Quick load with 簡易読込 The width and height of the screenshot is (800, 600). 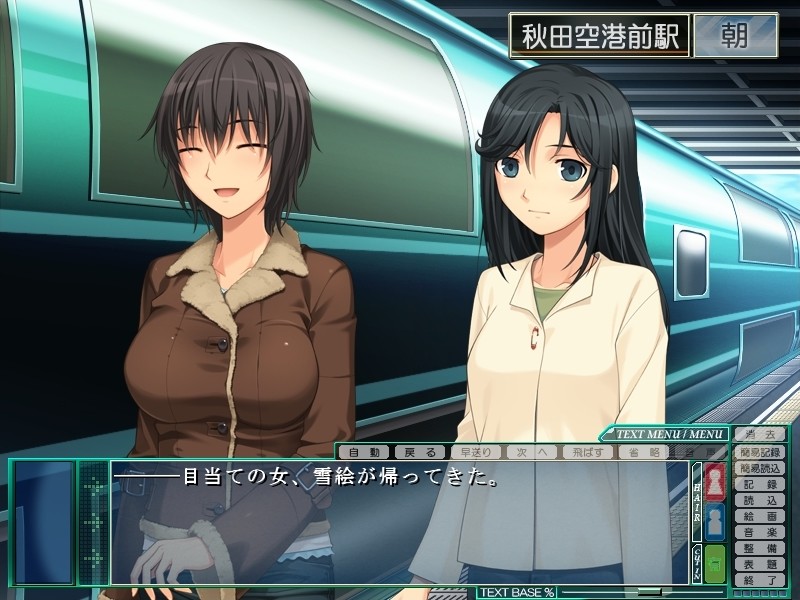(760, 468)
